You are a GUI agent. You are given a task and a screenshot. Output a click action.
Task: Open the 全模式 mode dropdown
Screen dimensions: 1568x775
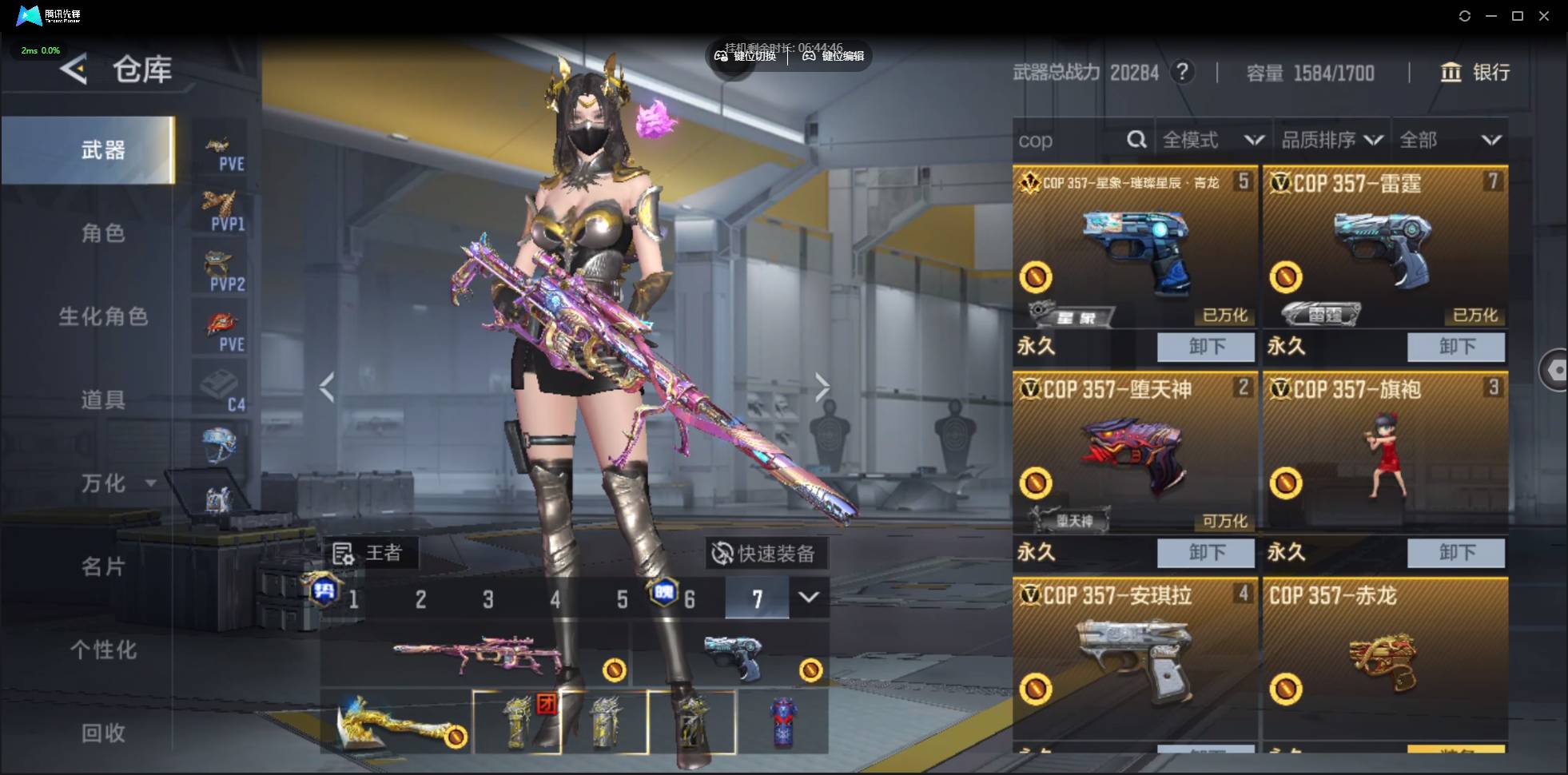coord(1212,141)
